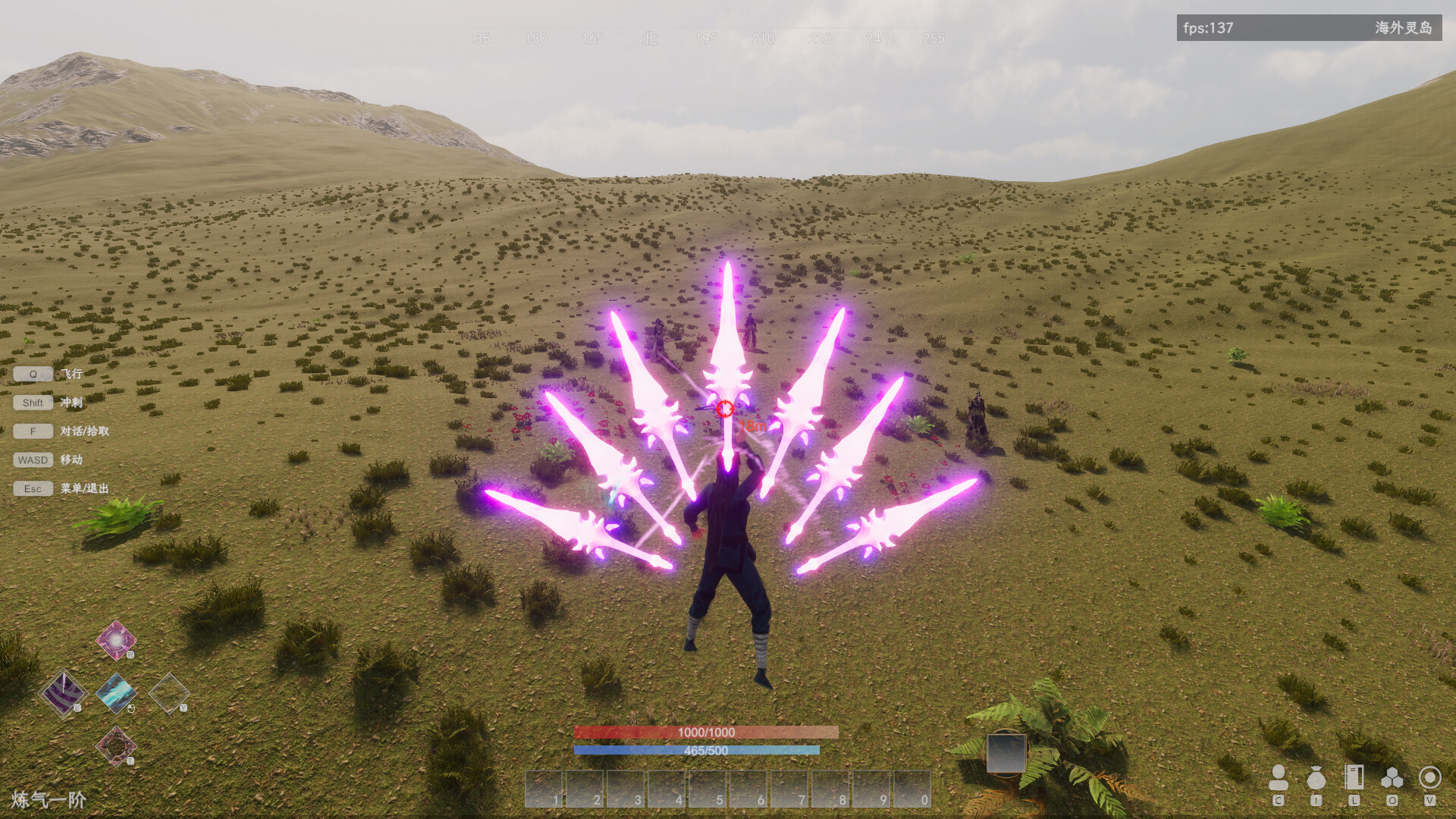Screen dimensions: 1456x819
Task: Open the character panel silhouette icon
Action: pyautogui.click(x=1279, y=778)
